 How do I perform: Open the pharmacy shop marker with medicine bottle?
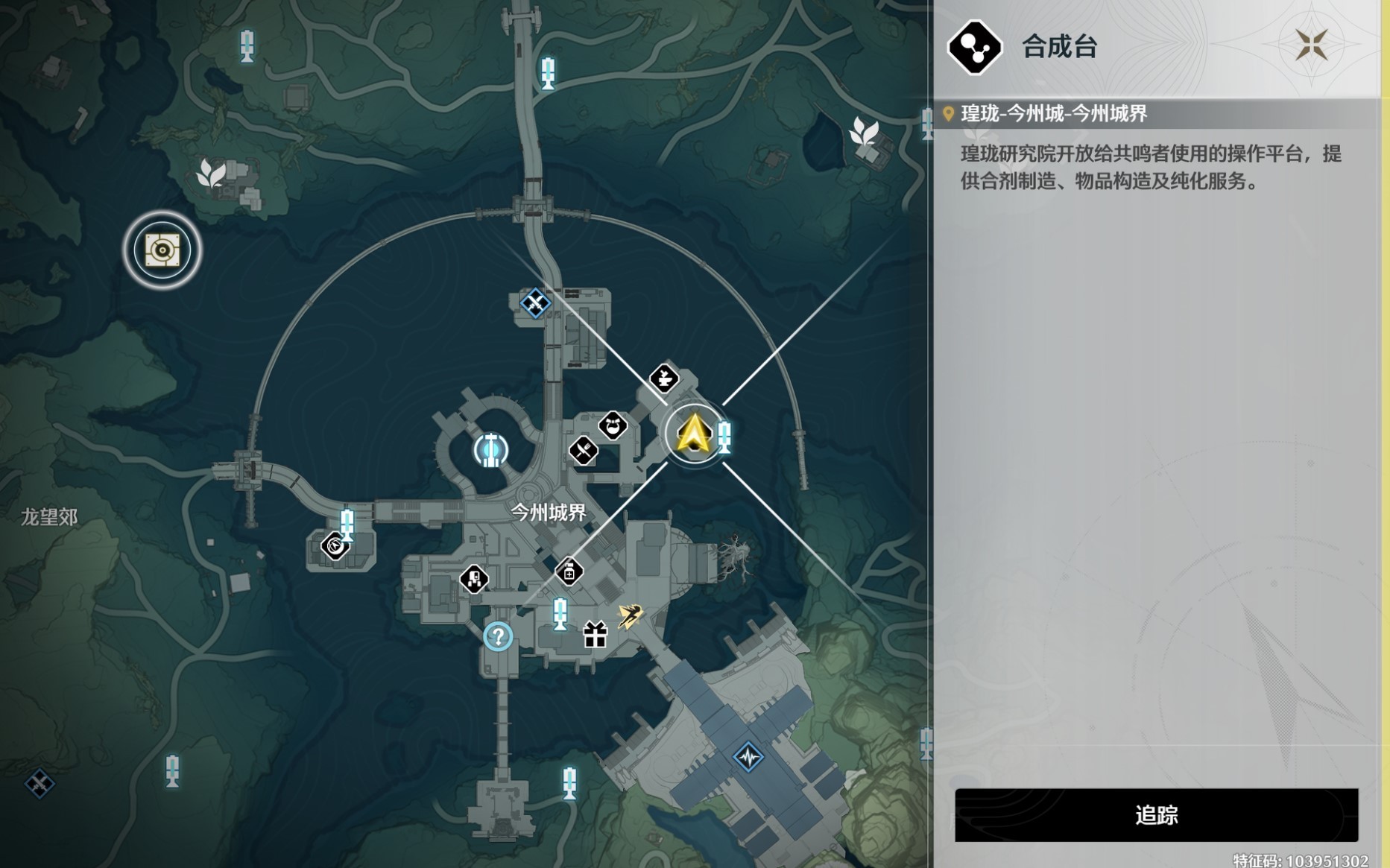(x=569, y=572)
